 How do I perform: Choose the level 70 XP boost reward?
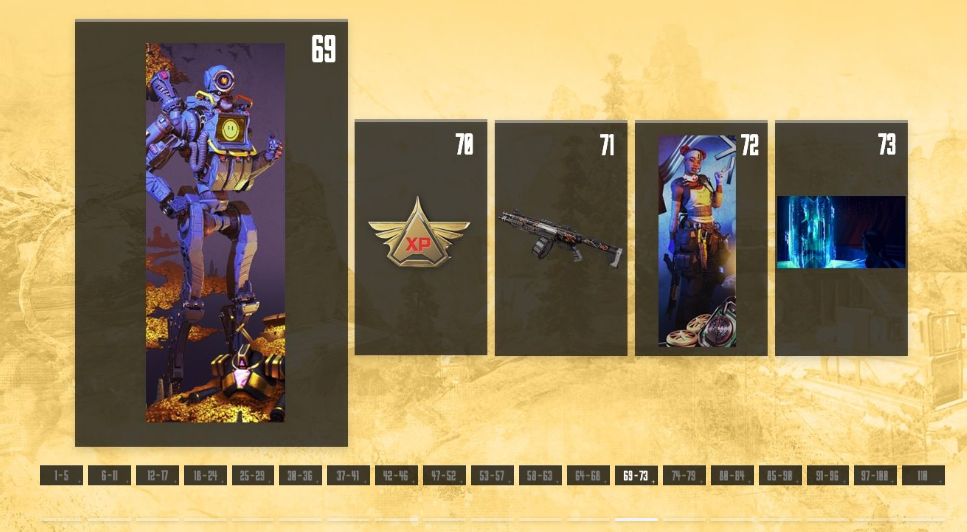[420, 238]
